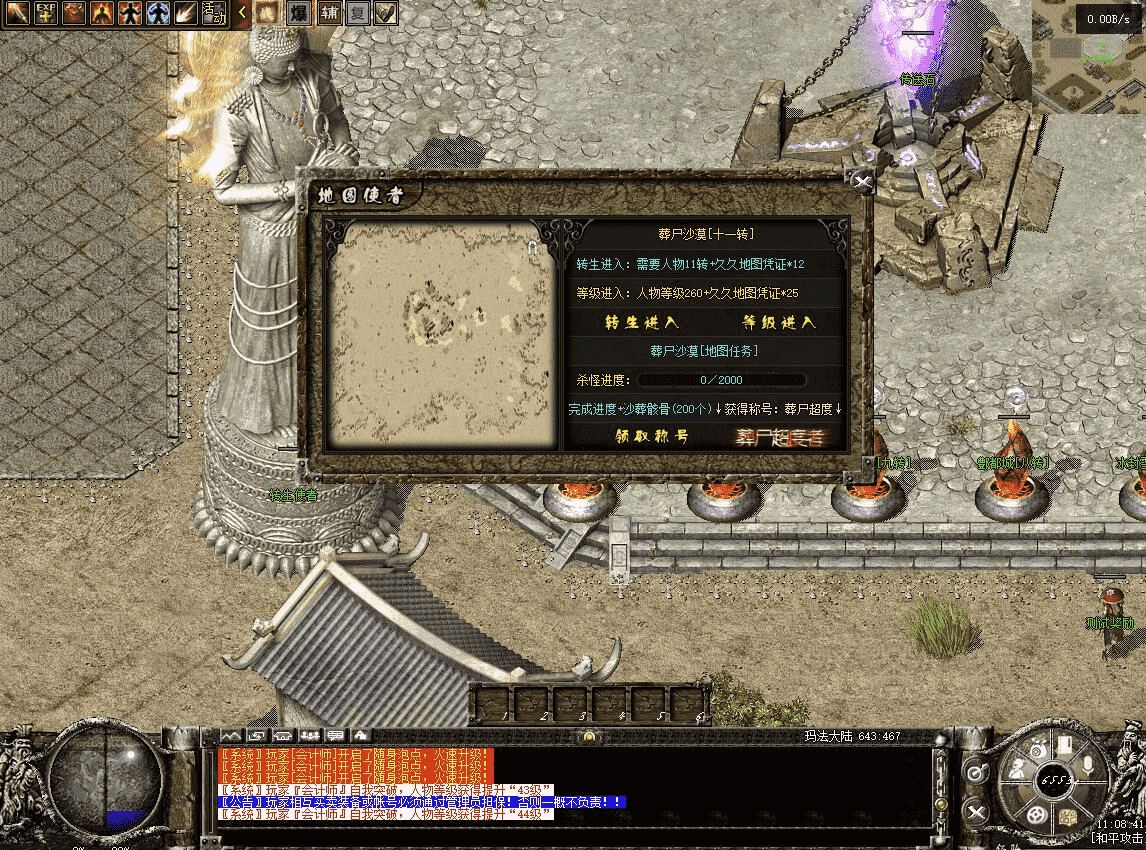1146x850 pixels.
Task: Claim the title with 领取称号
Action: (651, 437)
